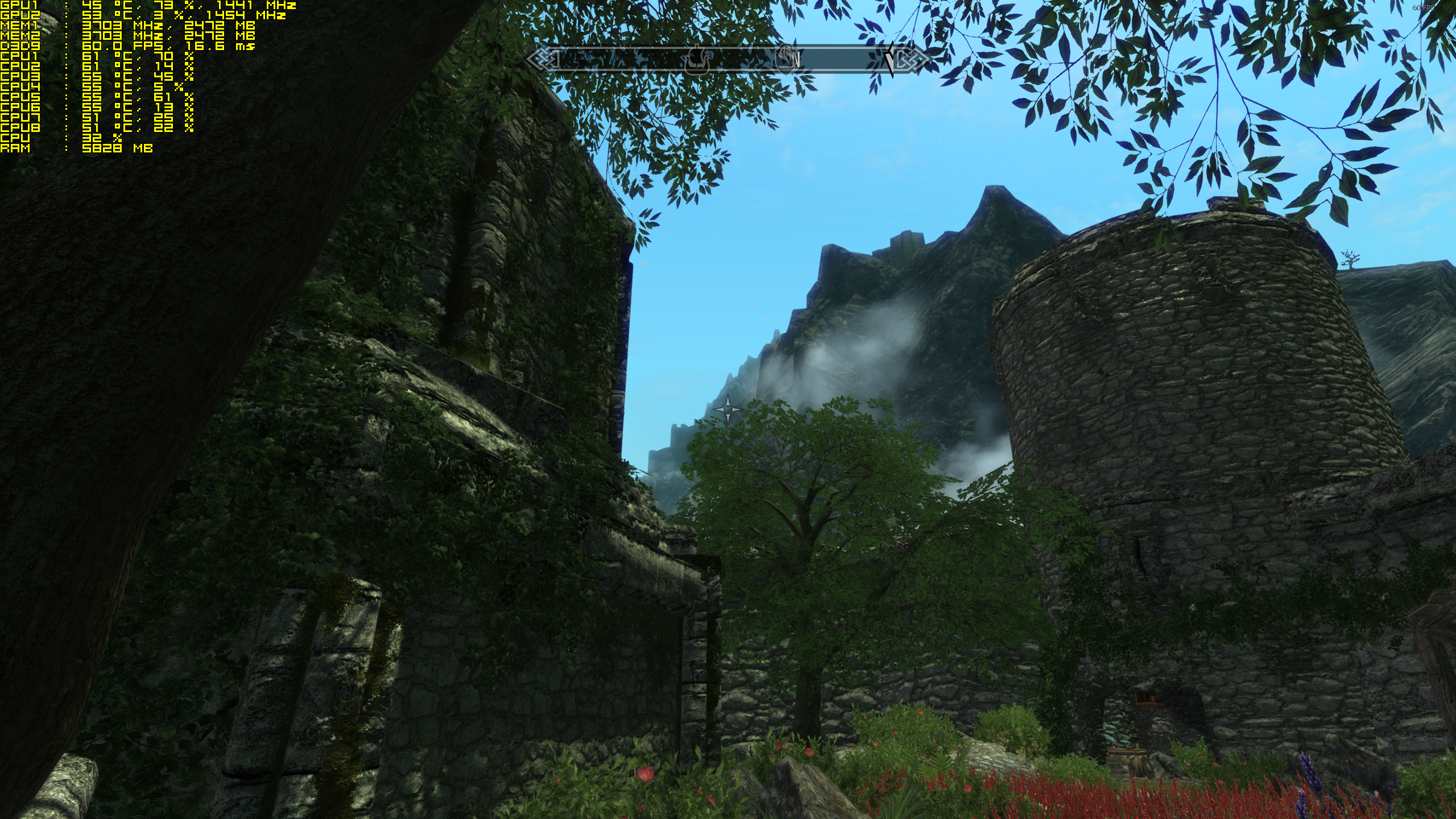Select the ship marker on the compass
Viewport: 1456px width, 819px height.
click(x=696, y=61)
